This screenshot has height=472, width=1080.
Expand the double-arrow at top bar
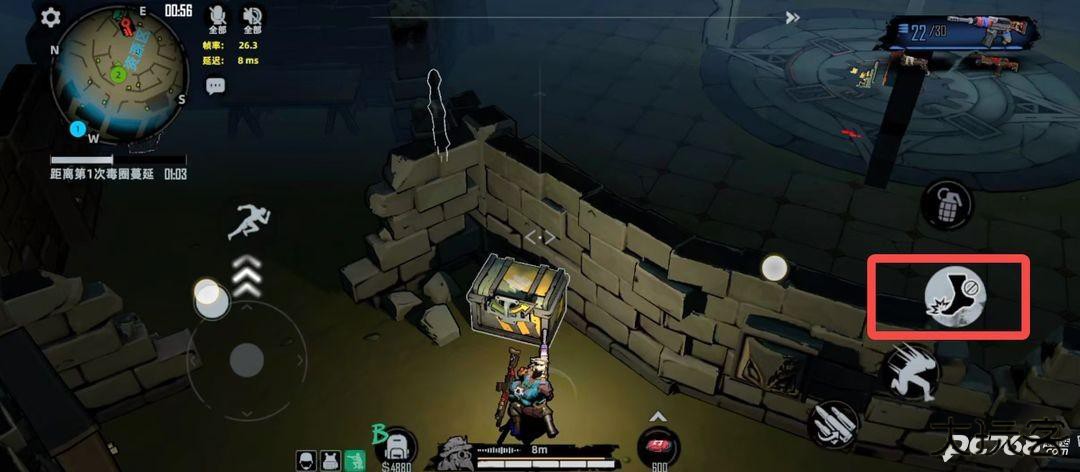(x=792, y=17)
